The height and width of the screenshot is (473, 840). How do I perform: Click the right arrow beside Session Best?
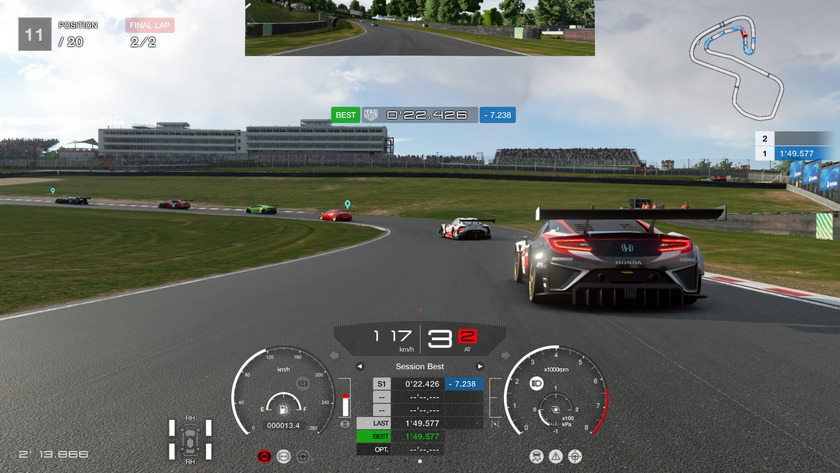point(480,366)
